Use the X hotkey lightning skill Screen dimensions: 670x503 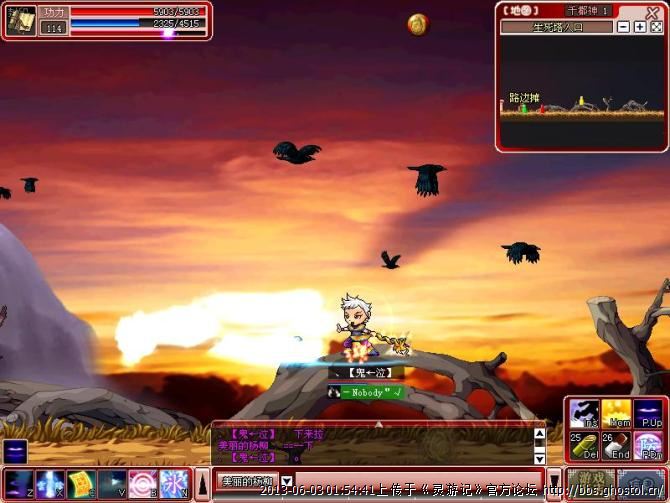point(50,484)
